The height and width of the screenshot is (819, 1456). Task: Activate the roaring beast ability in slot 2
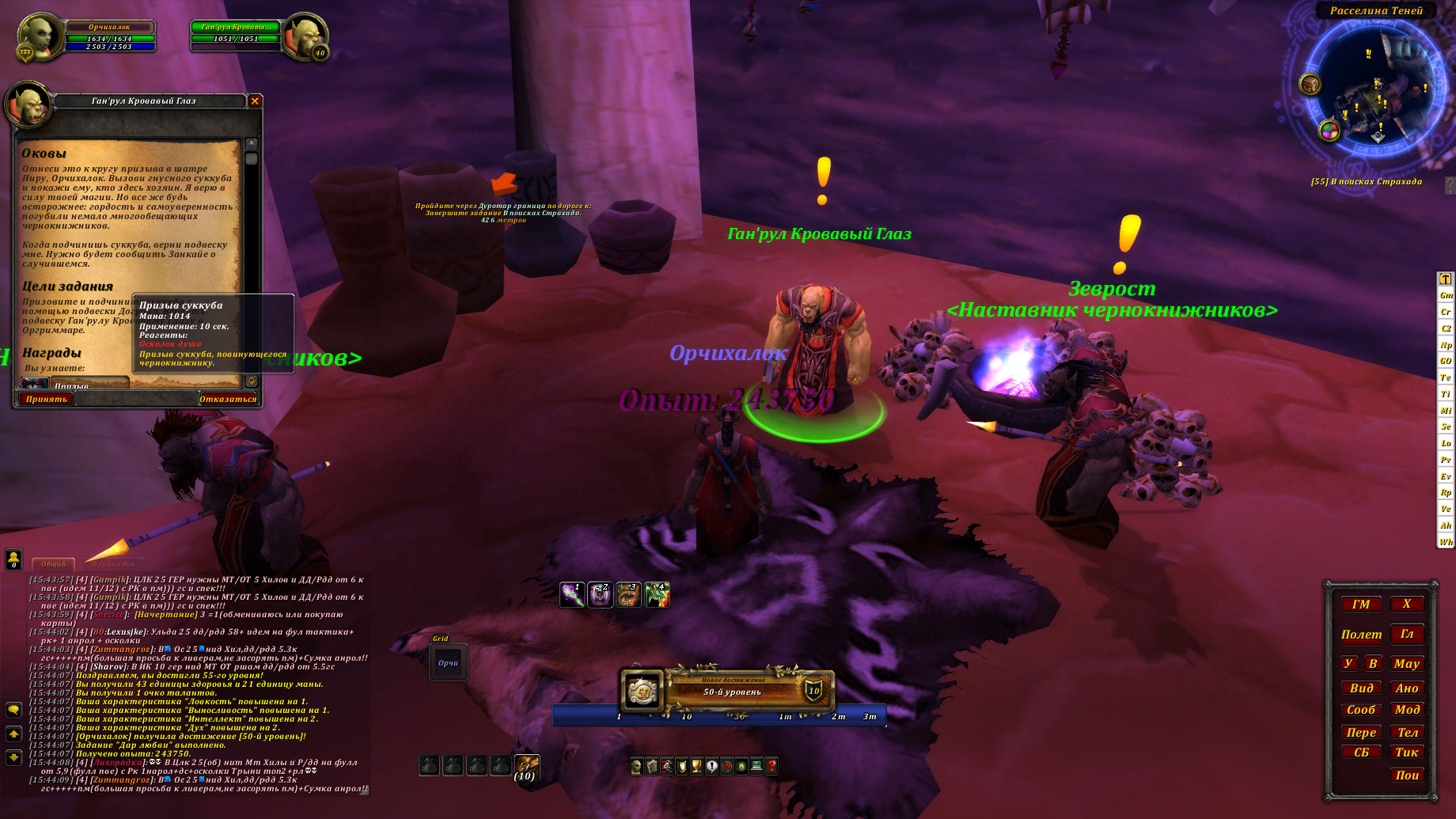600,594
